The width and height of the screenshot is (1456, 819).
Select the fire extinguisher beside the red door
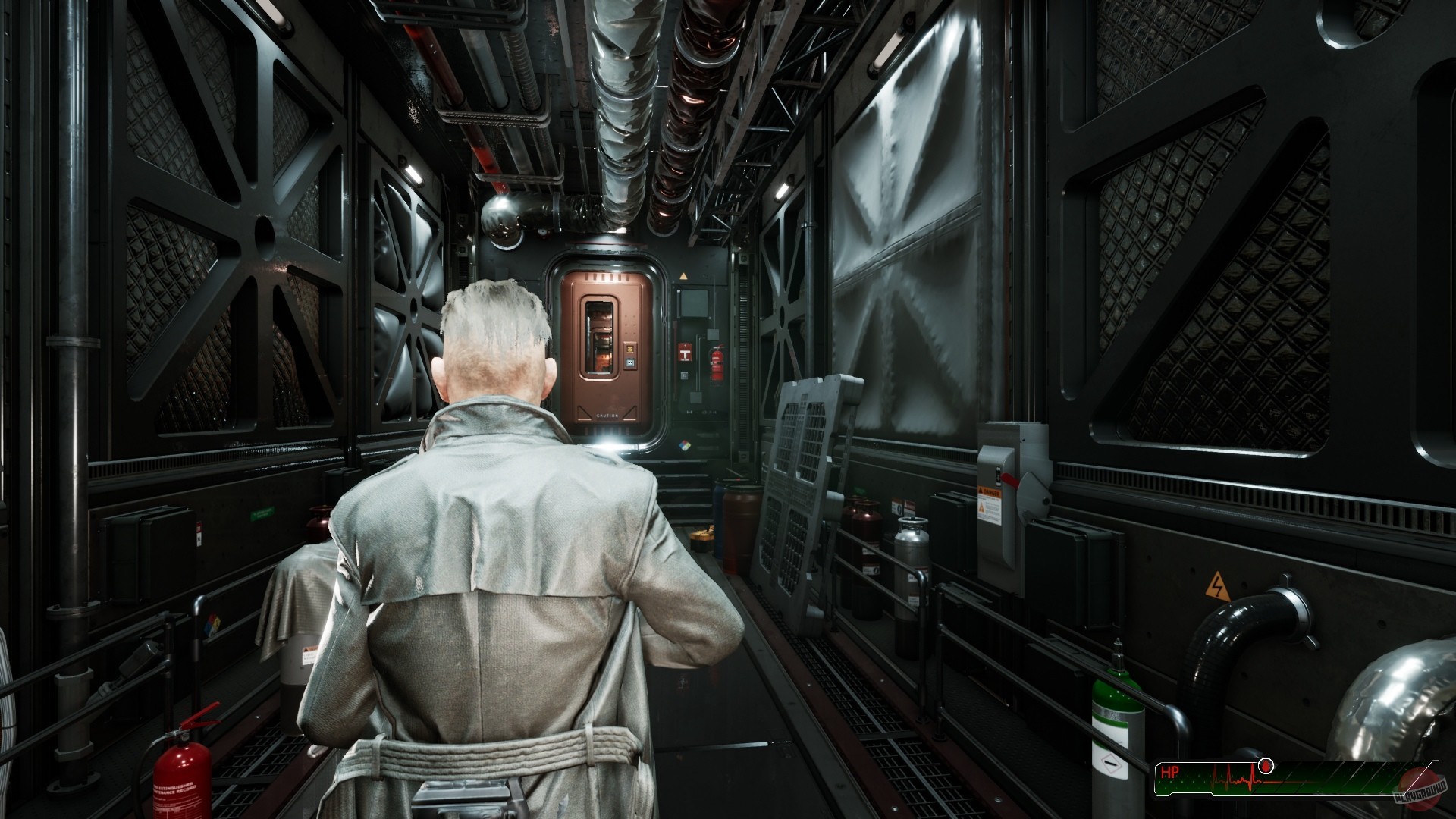click(717, 362)
